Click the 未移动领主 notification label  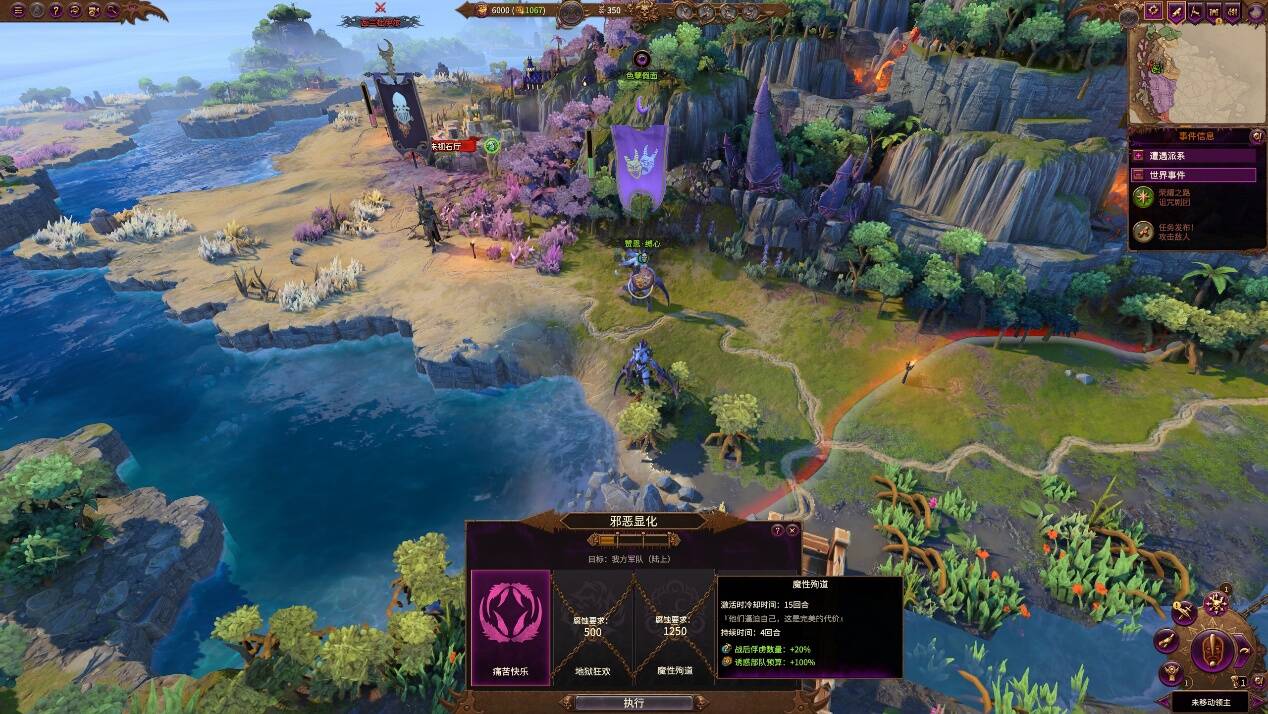[1214, 703]
